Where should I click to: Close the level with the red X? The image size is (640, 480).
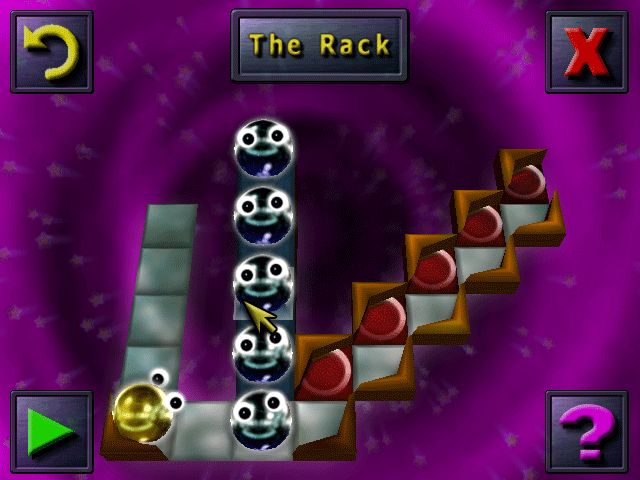coord(588,51)
